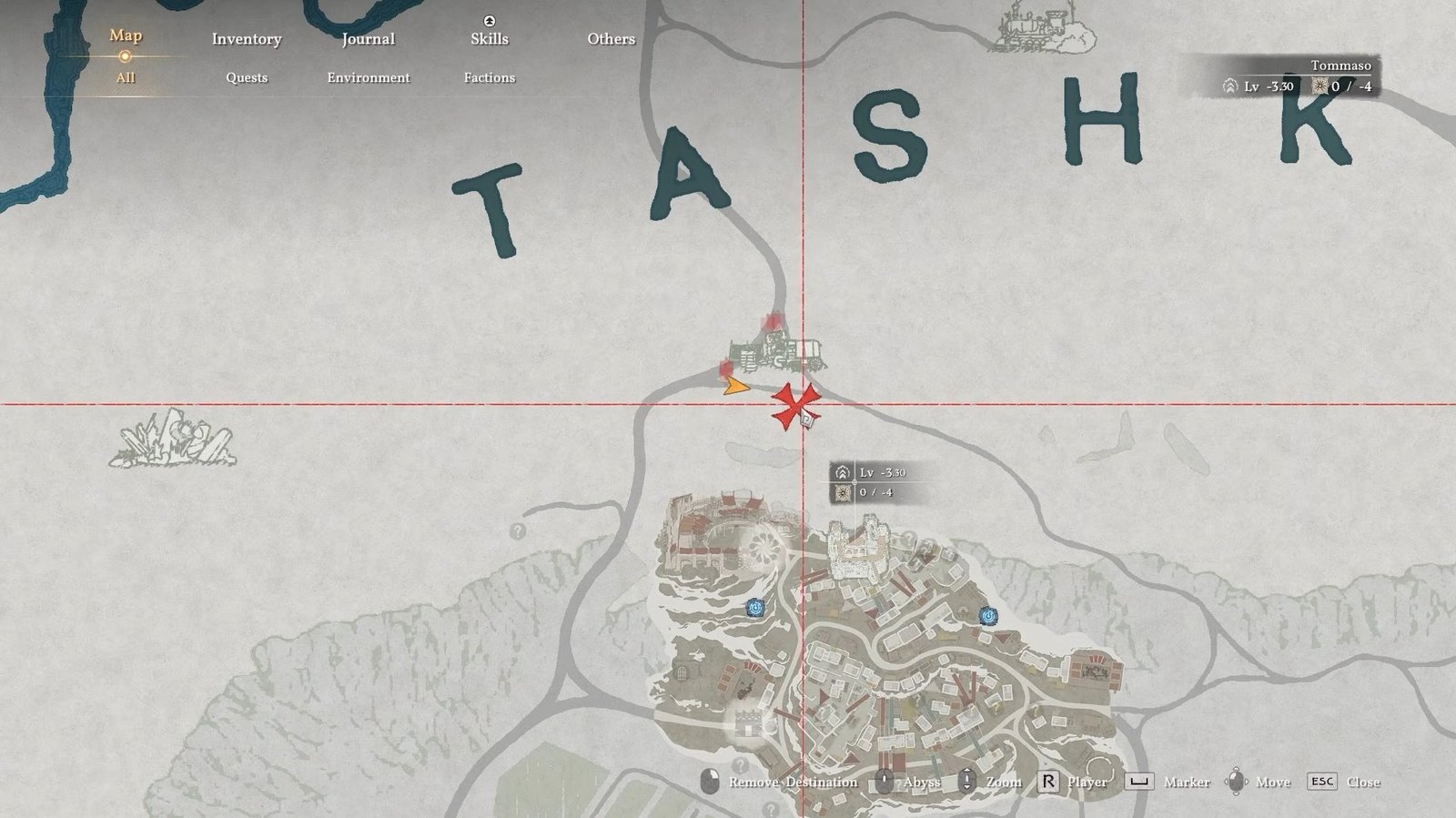
Task: Select the Others tab
Action: (611, 39)
